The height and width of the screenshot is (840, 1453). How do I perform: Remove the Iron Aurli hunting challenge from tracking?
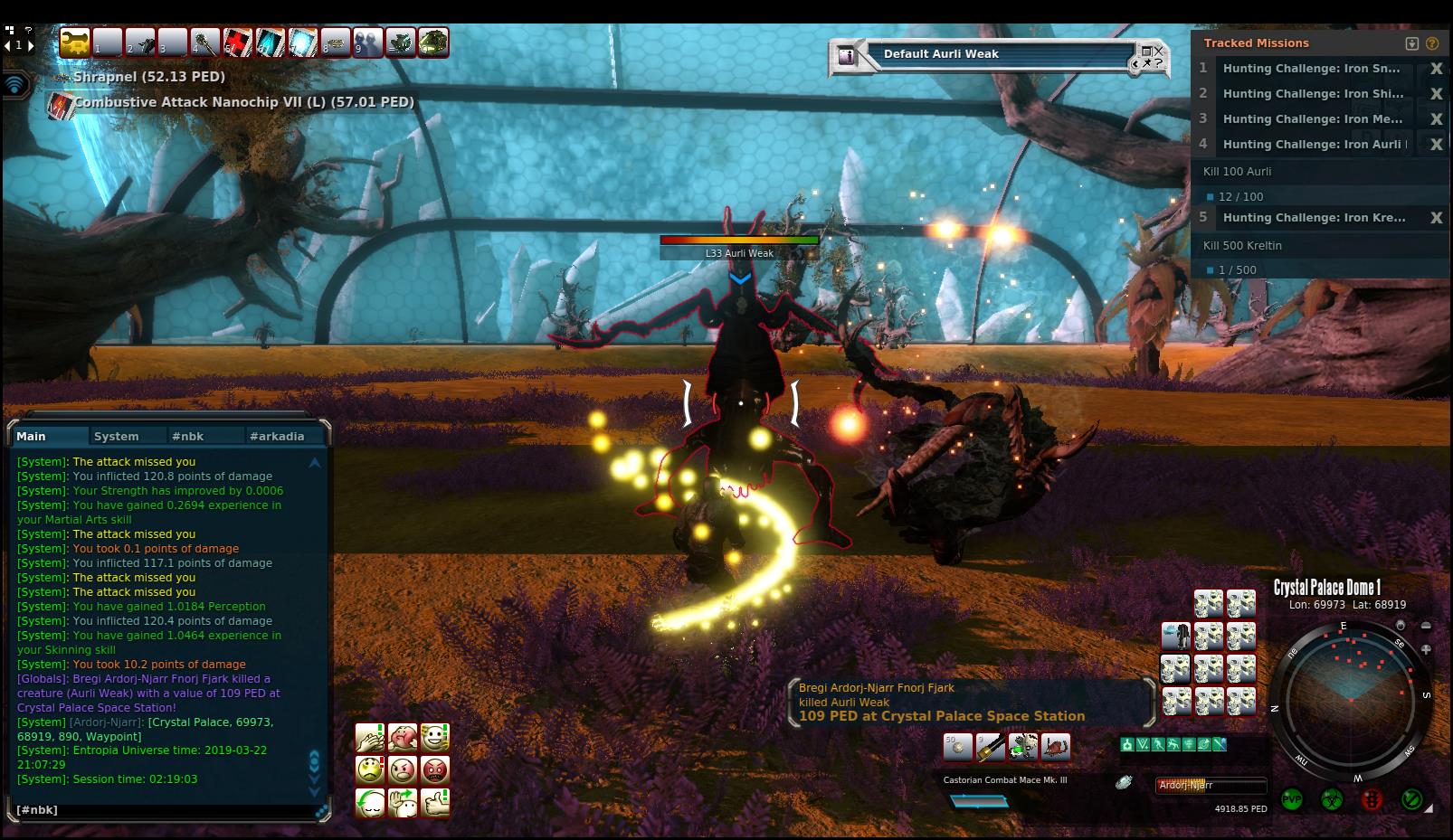pos(1435,145)
